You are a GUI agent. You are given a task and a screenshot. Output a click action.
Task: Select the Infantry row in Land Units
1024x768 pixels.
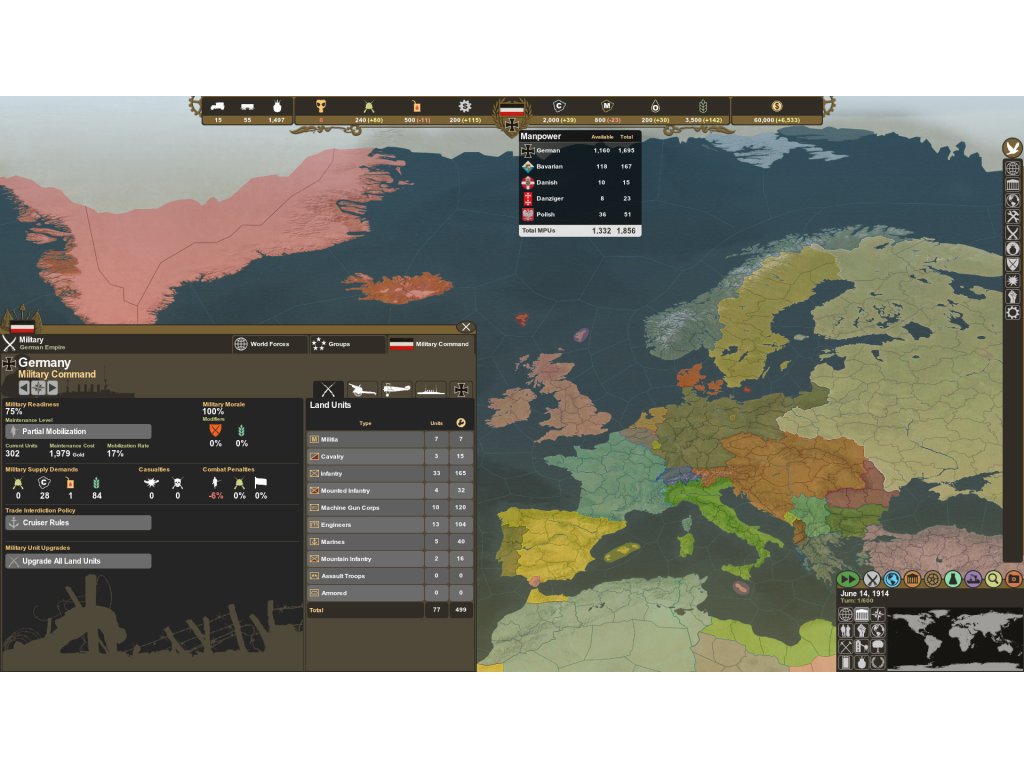tap(365, 473)
